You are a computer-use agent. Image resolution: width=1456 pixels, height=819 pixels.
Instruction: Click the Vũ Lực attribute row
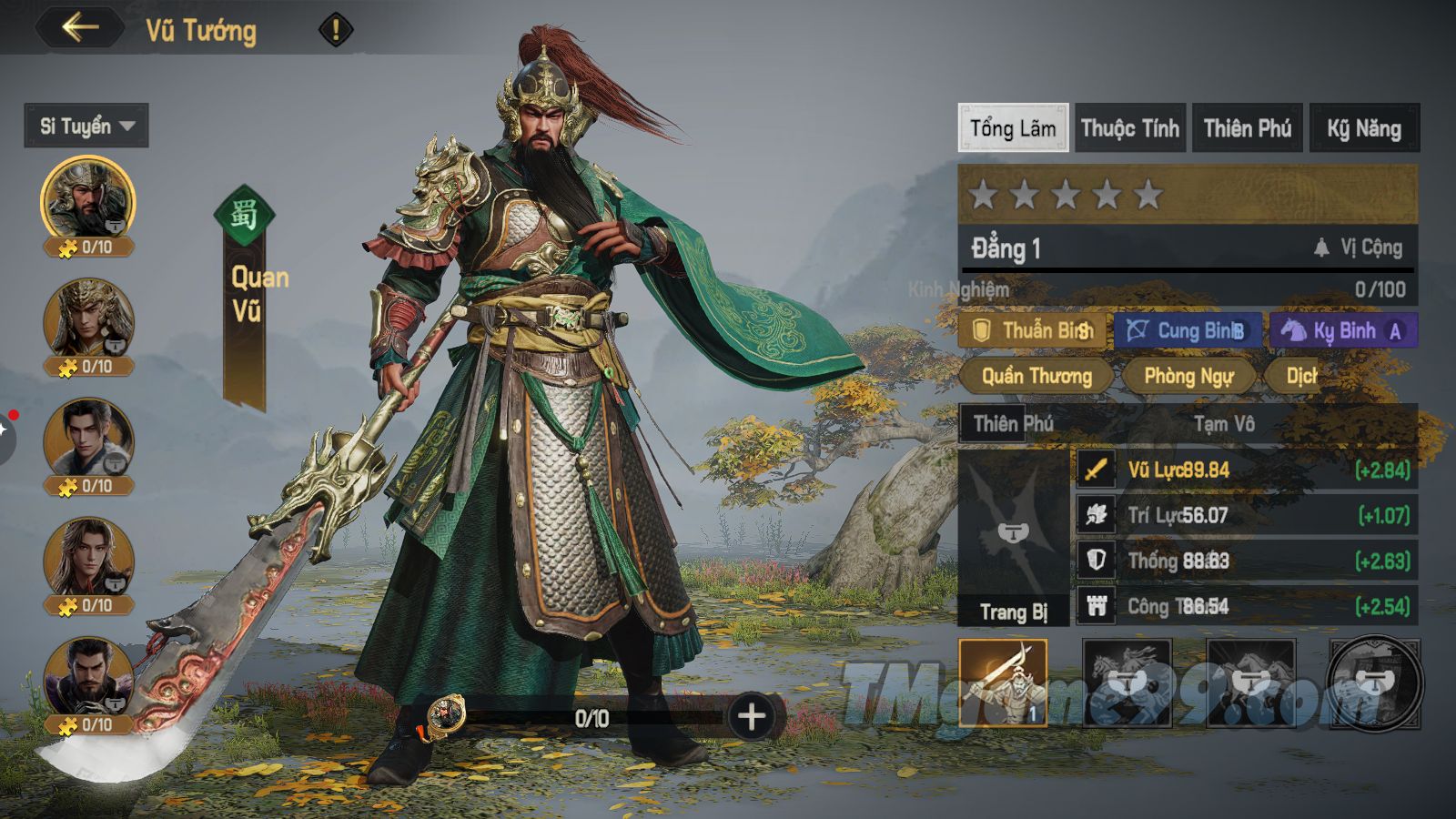point(1245,470)
